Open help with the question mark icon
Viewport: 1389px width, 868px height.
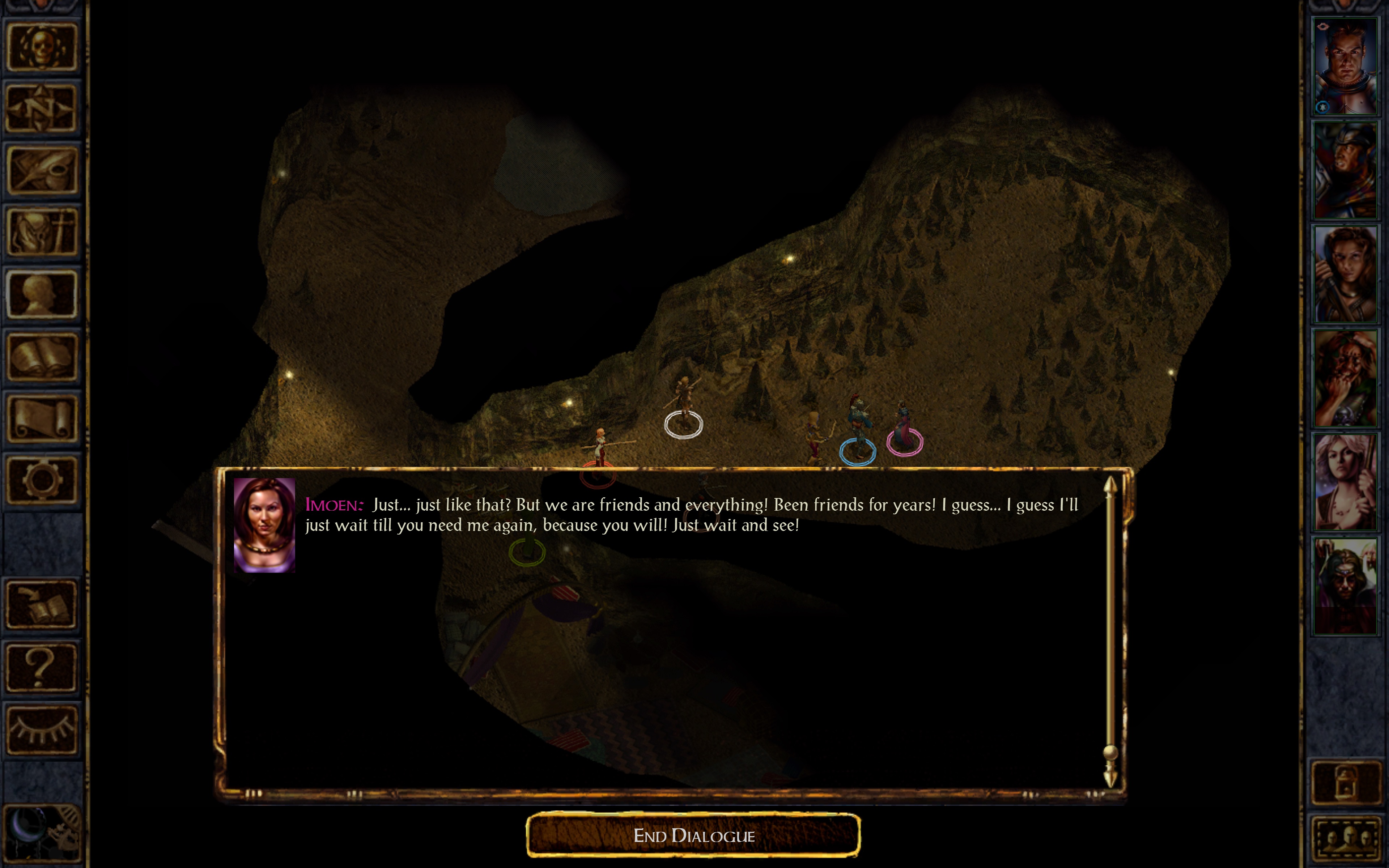coord(41,668)
